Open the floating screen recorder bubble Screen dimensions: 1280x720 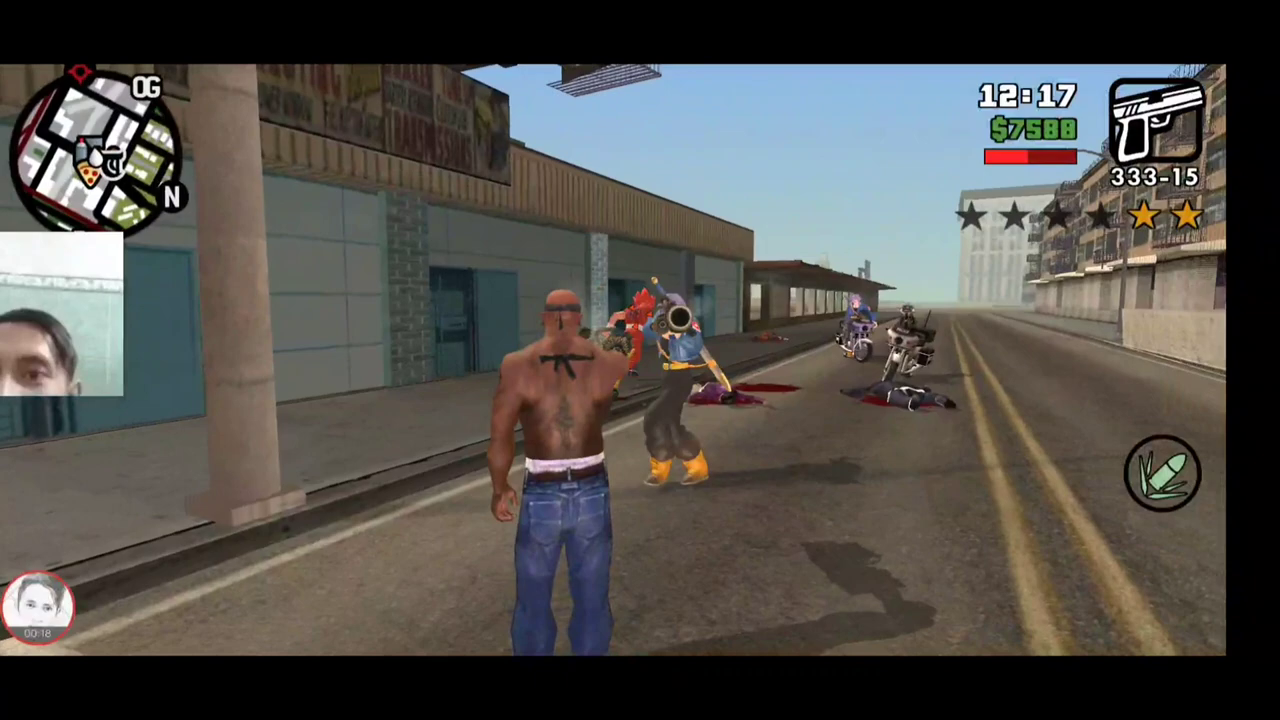(38, 605)
